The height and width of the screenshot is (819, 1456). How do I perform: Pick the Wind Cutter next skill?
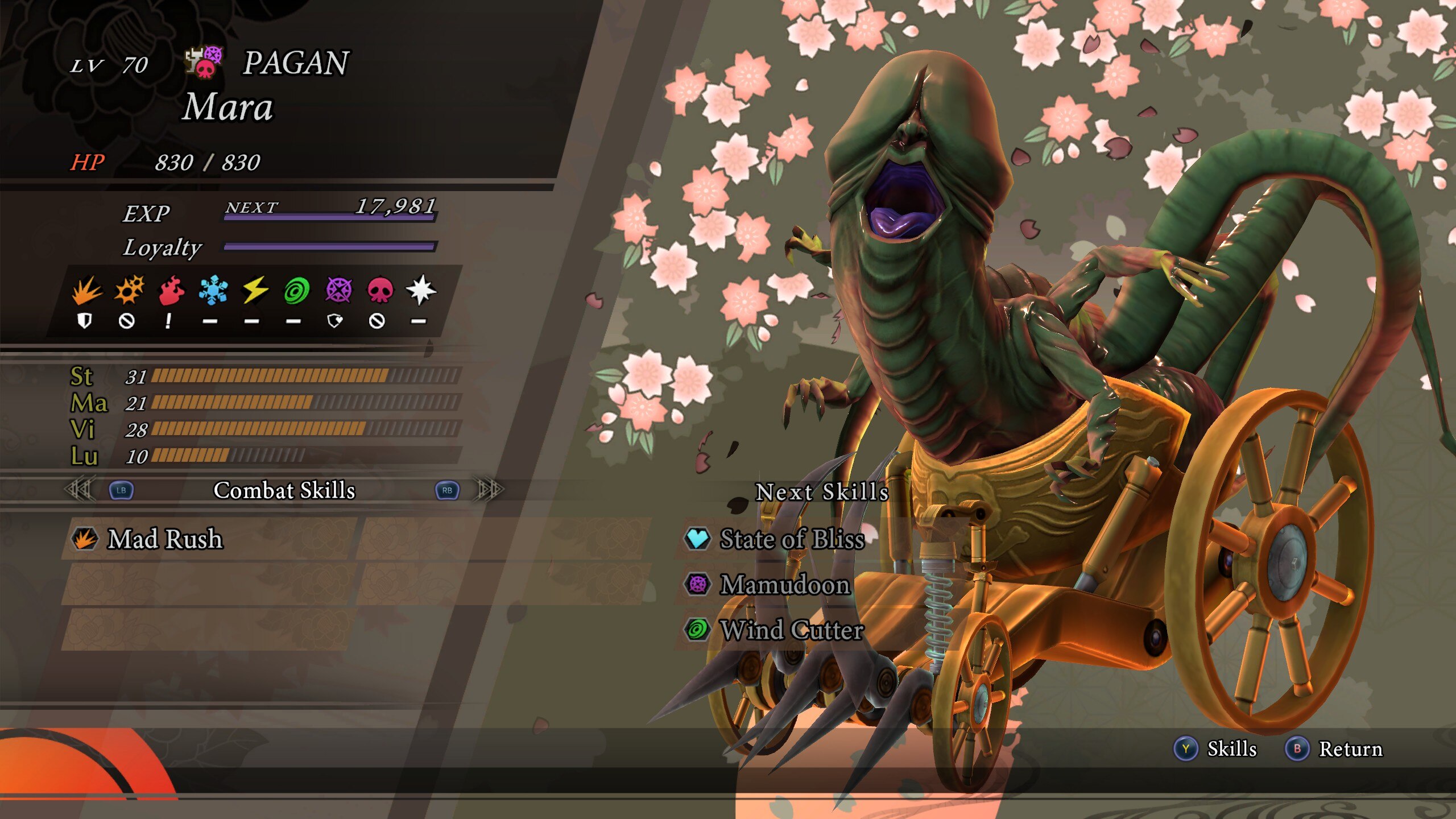point(792,630)
